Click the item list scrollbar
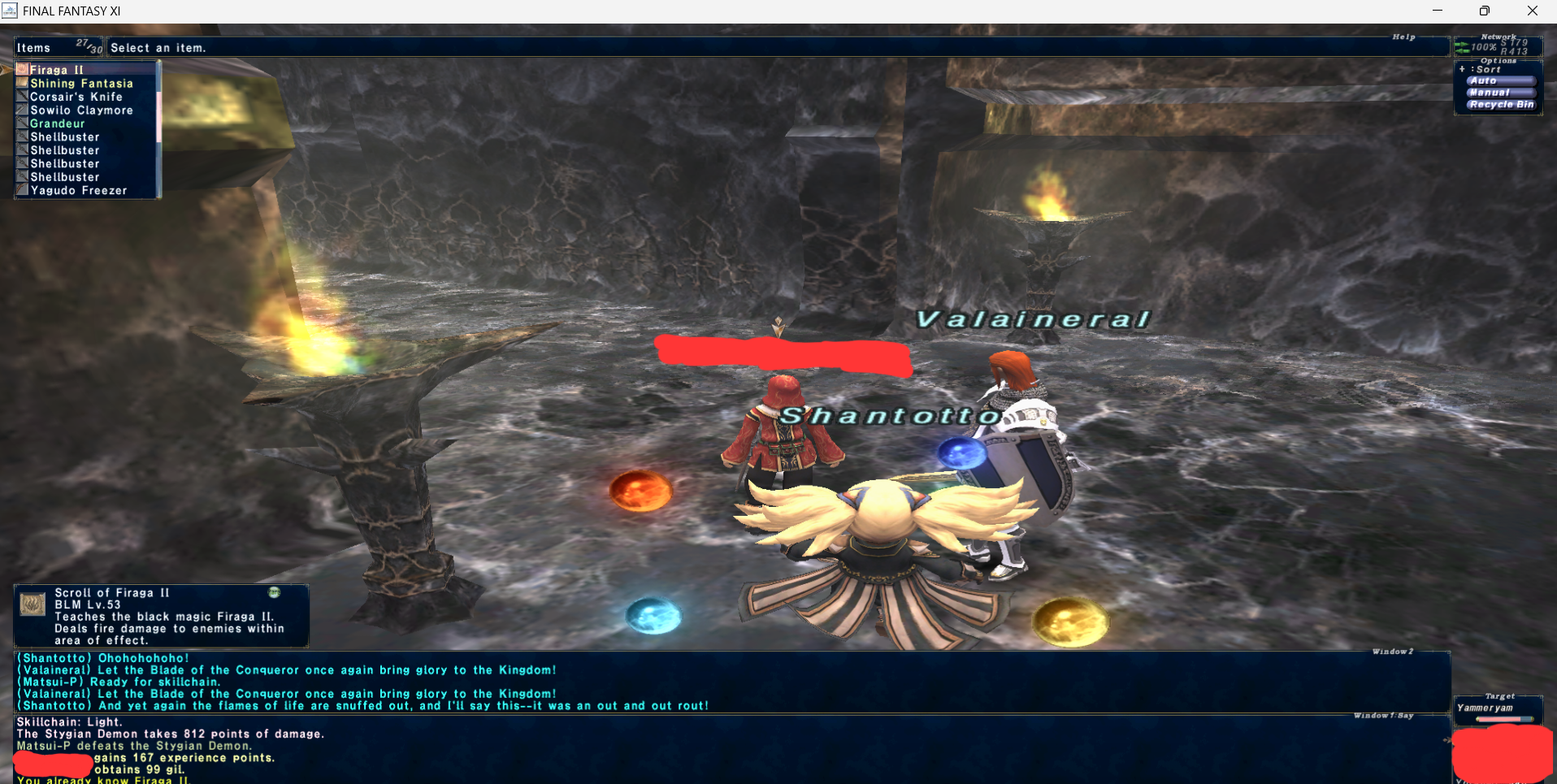1557x784 pixels. point(158,130)
